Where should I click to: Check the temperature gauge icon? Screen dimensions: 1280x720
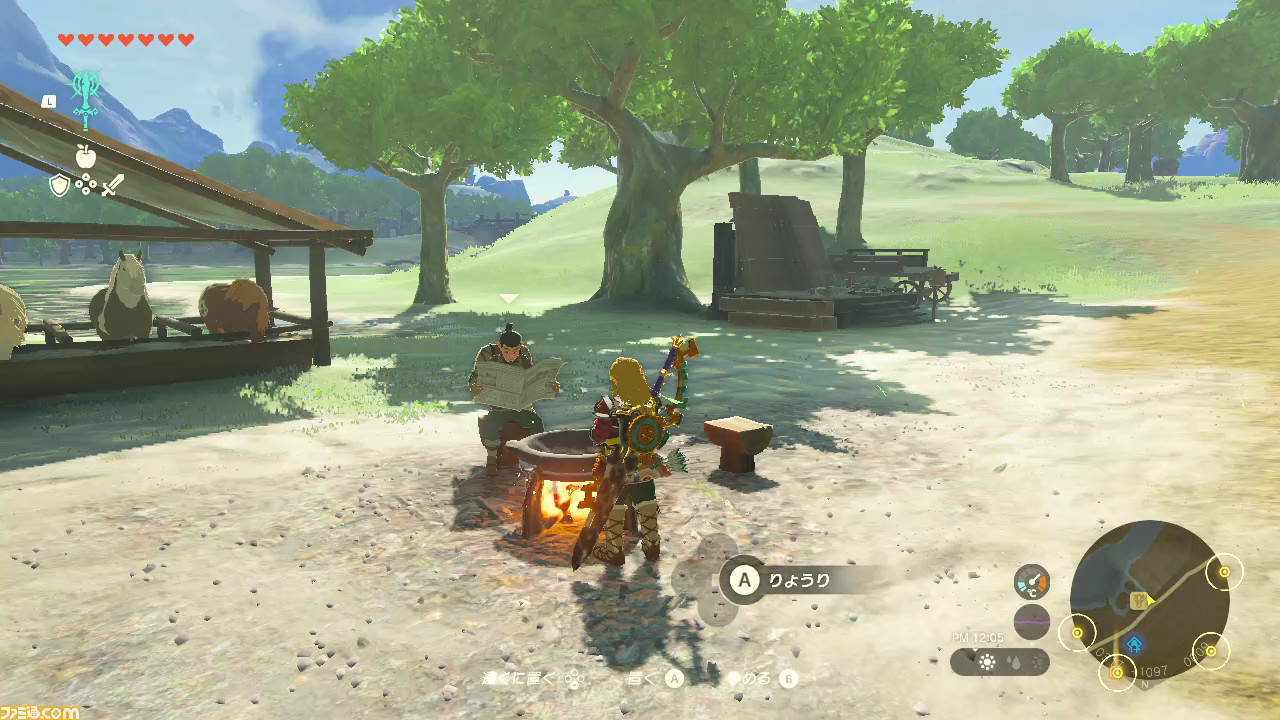point(1031,582)
